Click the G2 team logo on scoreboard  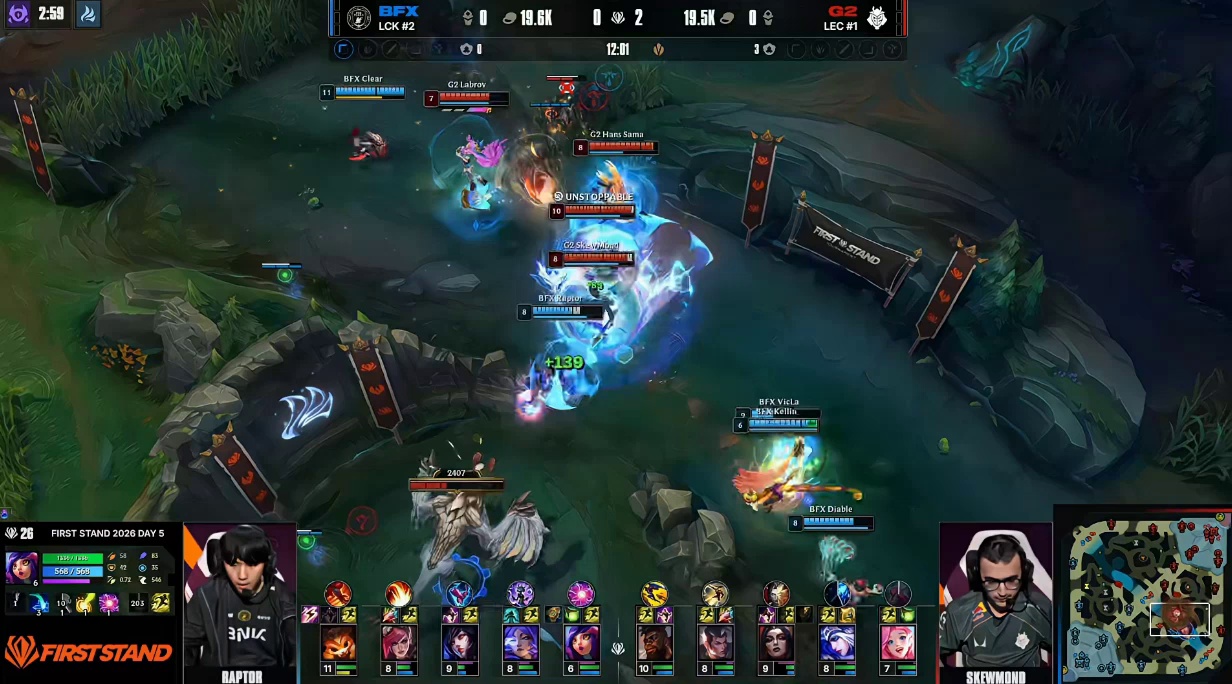click(x=877, y=18)
